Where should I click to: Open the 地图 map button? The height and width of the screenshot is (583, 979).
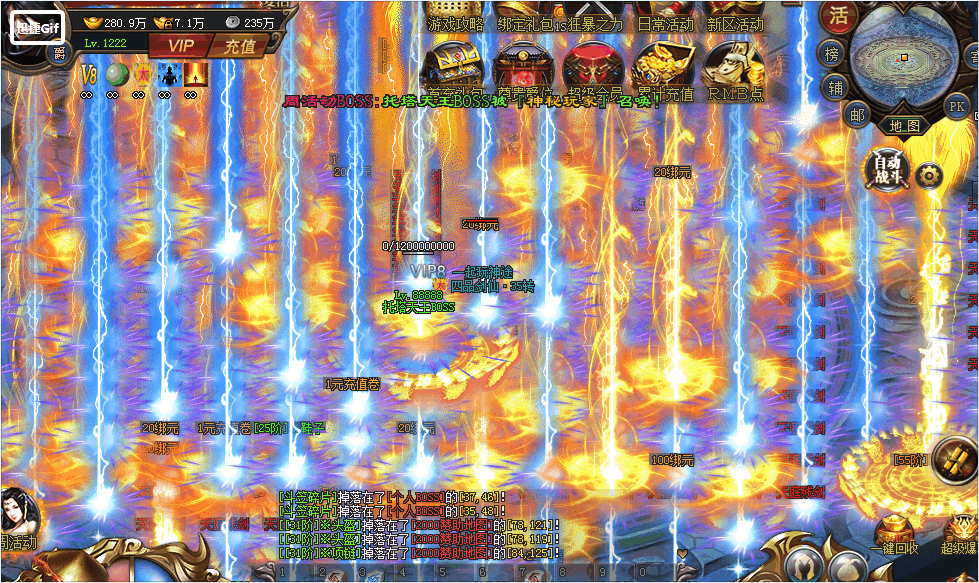click(x=905, y=126)
